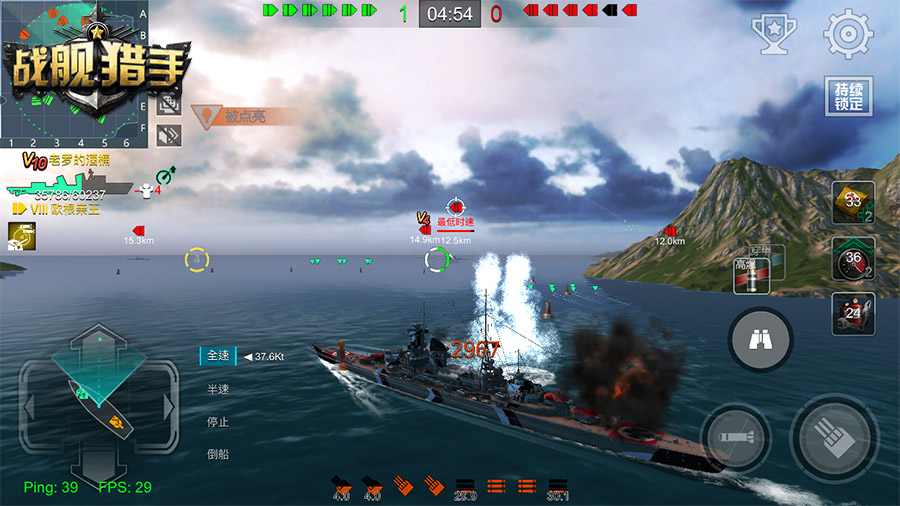Viewport: 900px width, 506px height.
Task: Activate the consumable showing 36 cooldown
Action: (853, 258)
